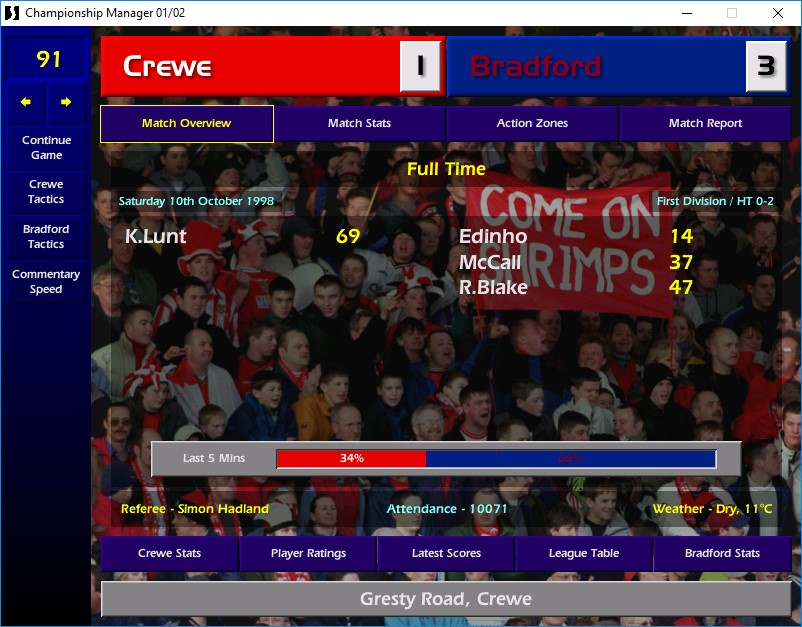Viewport: 802px width, 627px height.
Task: Check the Latest Scores
Action: [446, 553]
